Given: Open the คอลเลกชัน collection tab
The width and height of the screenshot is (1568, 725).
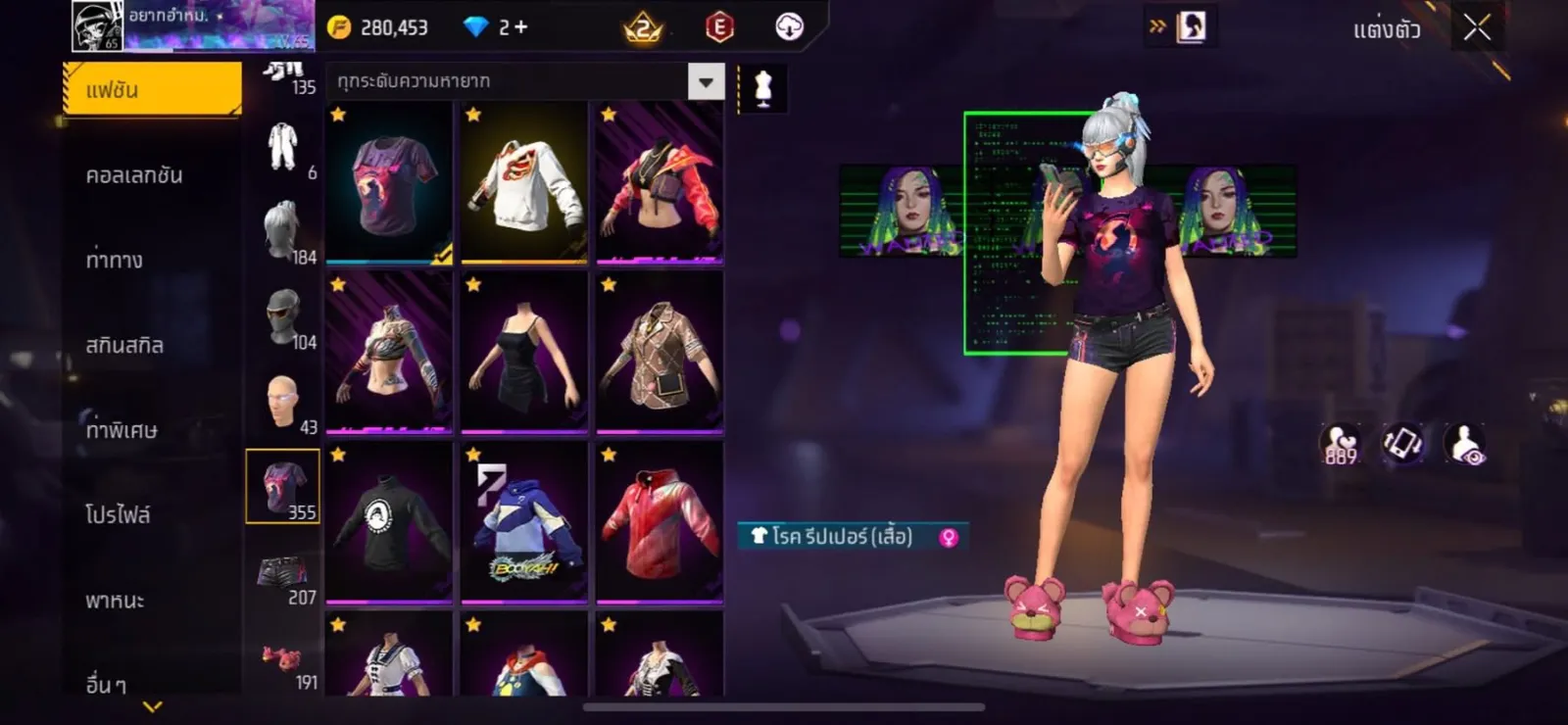Looking at the screenshot, I should click(134, 175).
